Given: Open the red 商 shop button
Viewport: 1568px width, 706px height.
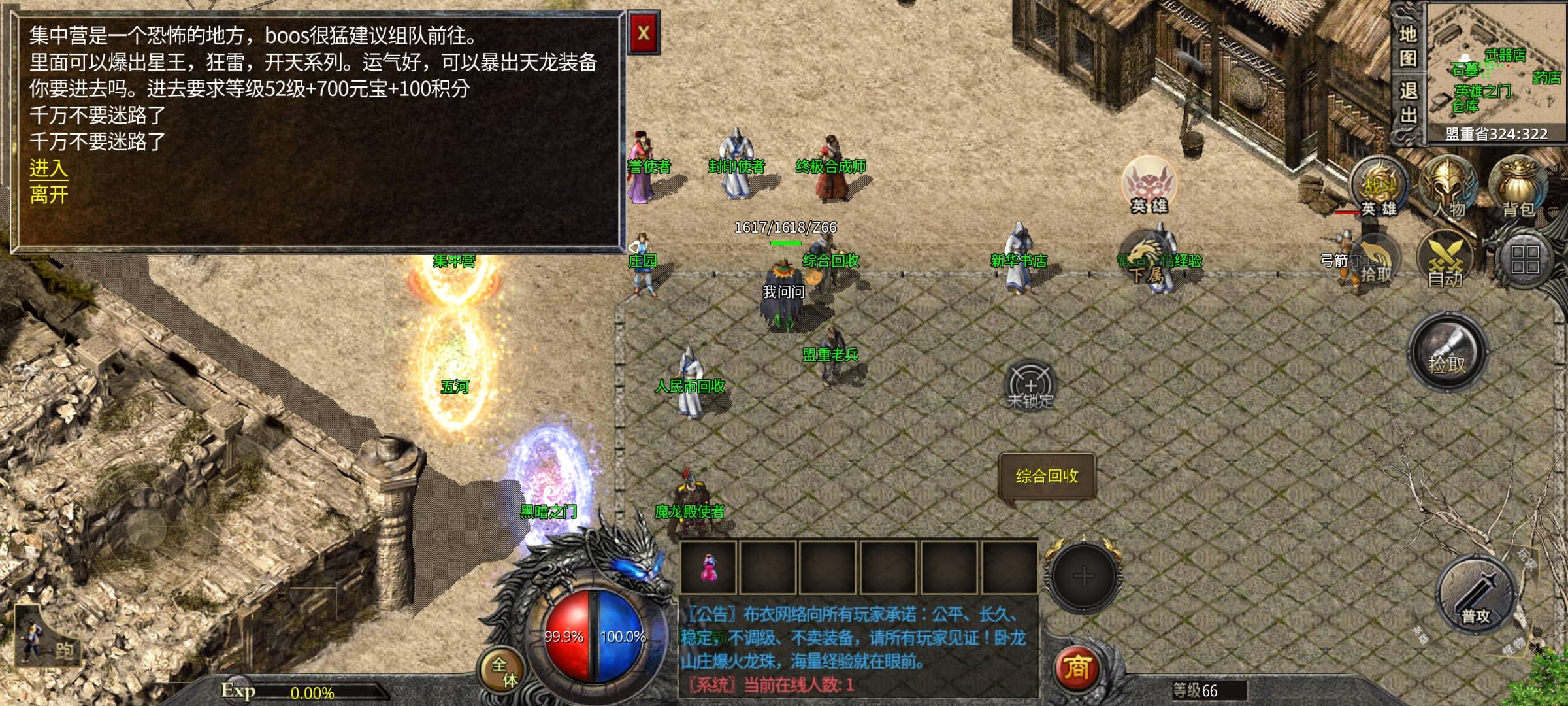Looking at the screenshot, I should coord(1077,668).
